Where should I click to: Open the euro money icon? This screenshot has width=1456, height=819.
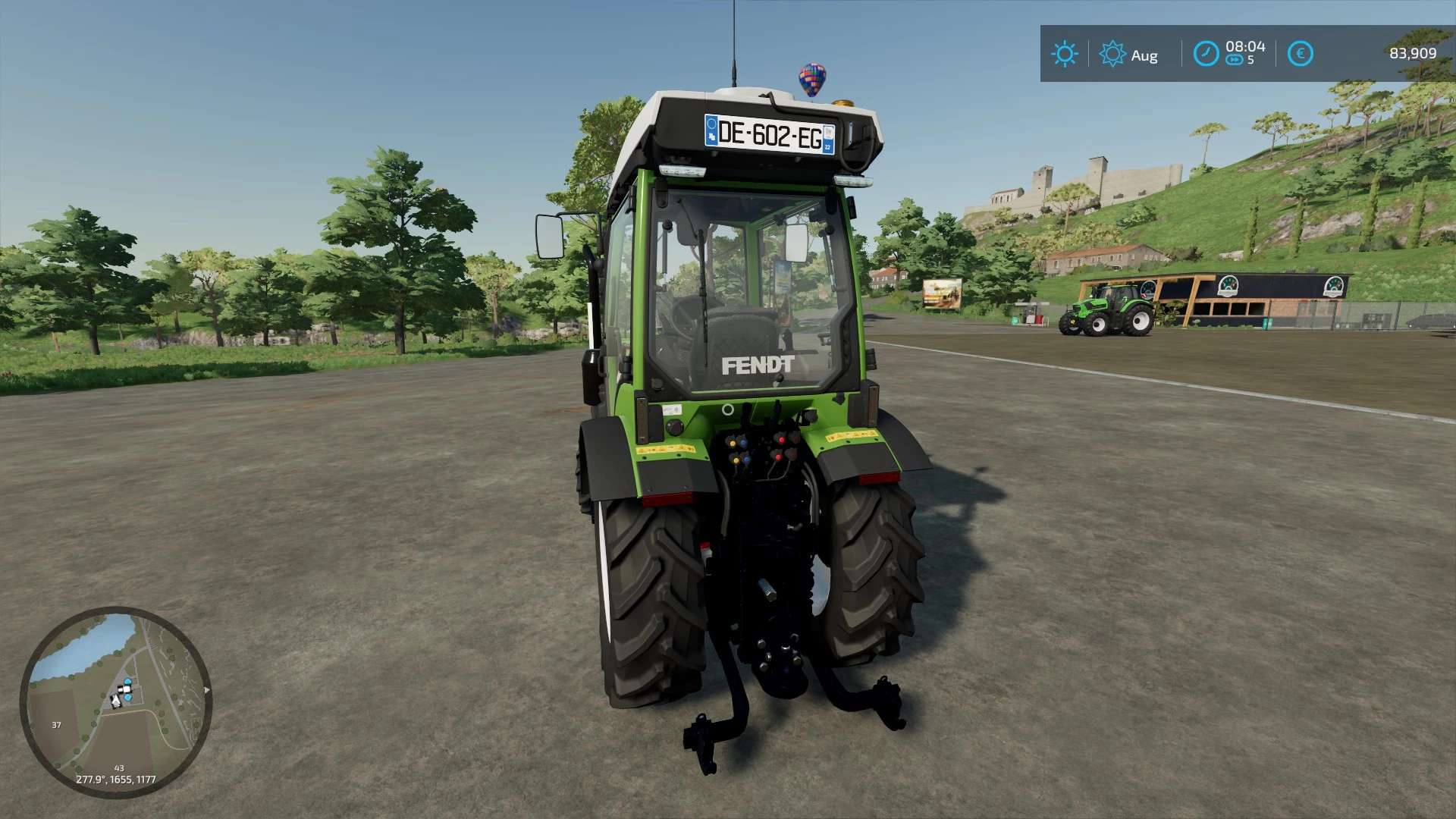pos(1300,54)
